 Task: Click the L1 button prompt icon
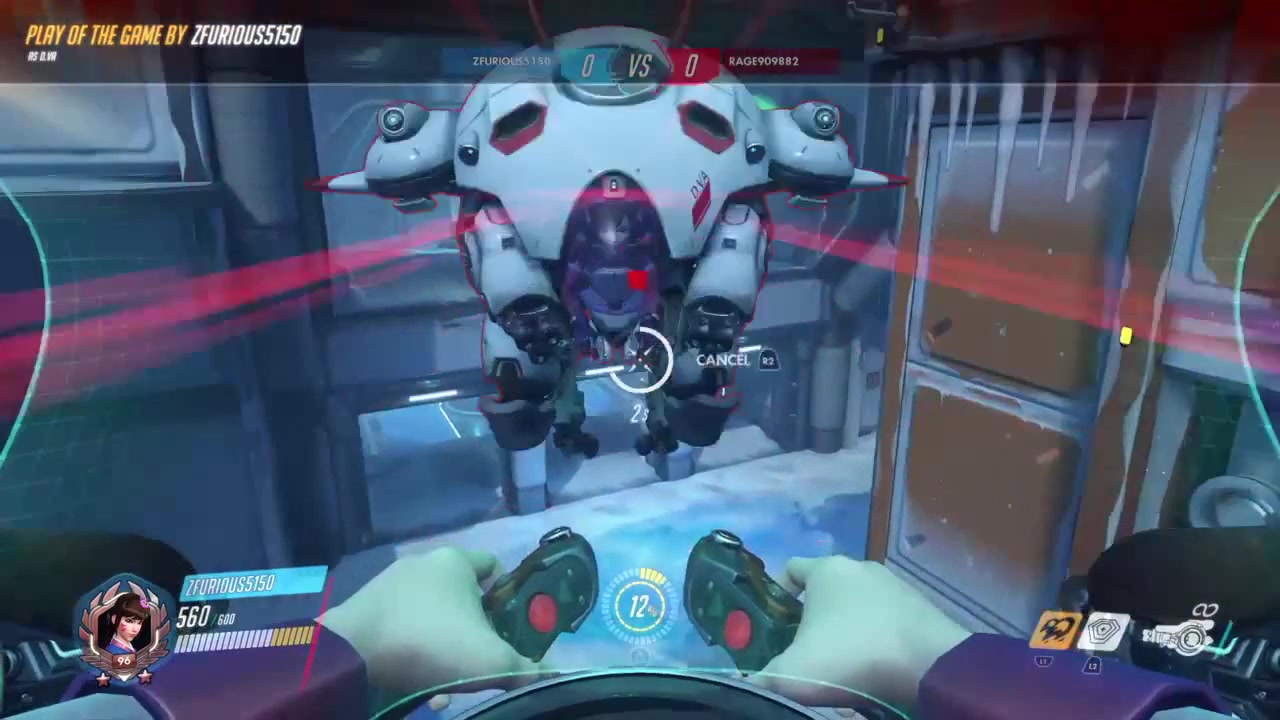pyautogui.click(x=1042, y=661)
